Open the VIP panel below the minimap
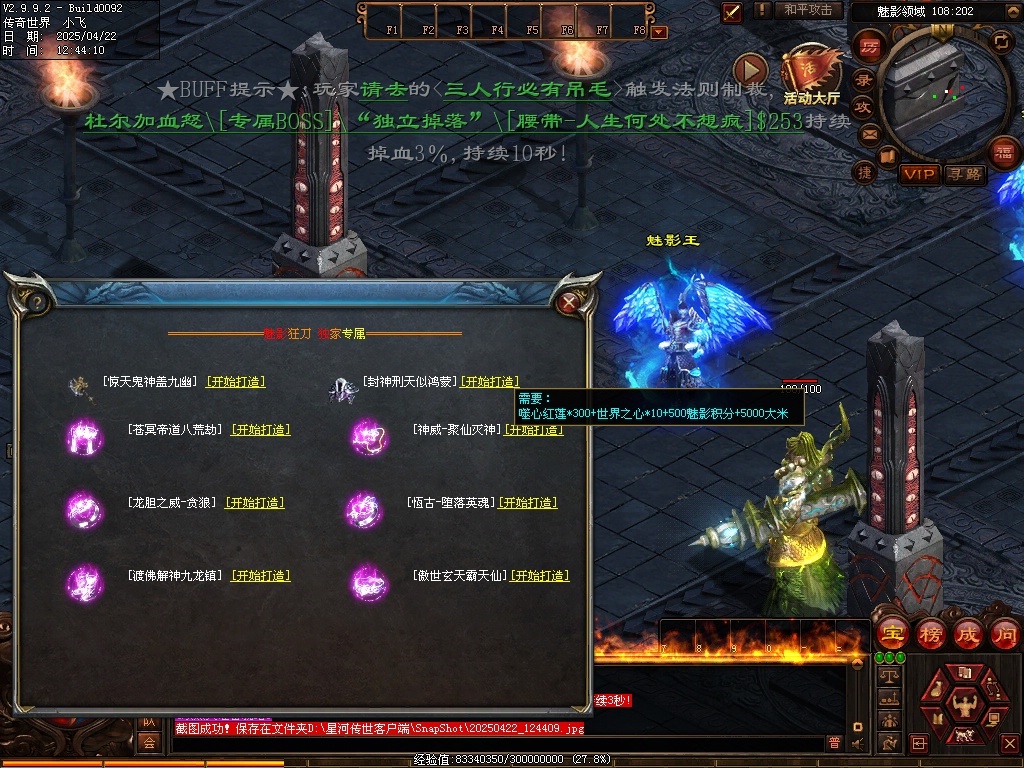Image resolution: width=1024 pixels, height=768 pixels. point(919,174)
